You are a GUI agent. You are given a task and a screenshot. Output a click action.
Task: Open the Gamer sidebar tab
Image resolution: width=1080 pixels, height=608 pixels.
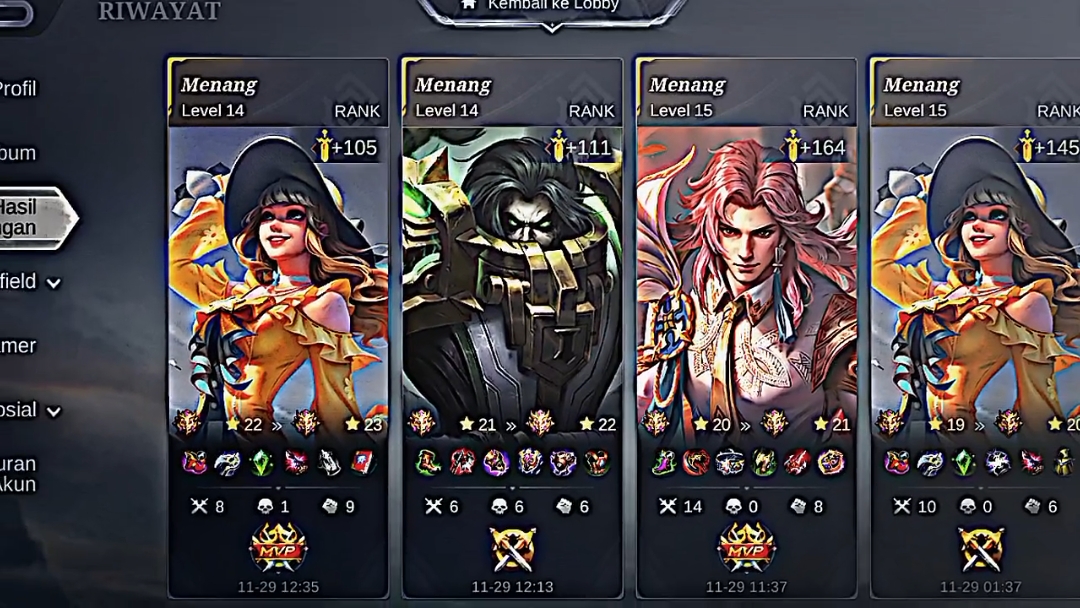pos(18,346)
